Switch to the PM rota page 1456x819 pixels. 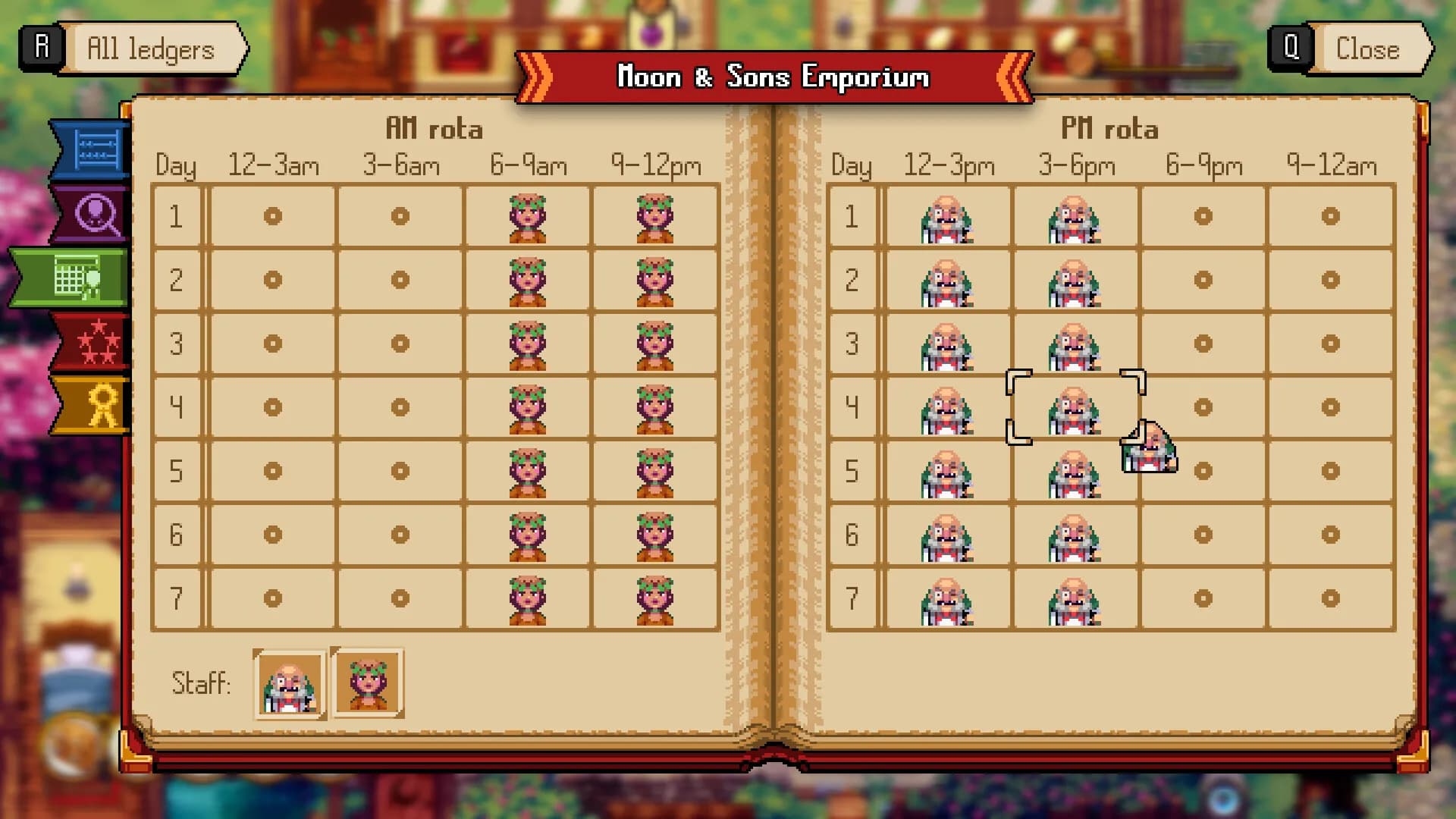pyautogui.click(x=1109, y=128)
